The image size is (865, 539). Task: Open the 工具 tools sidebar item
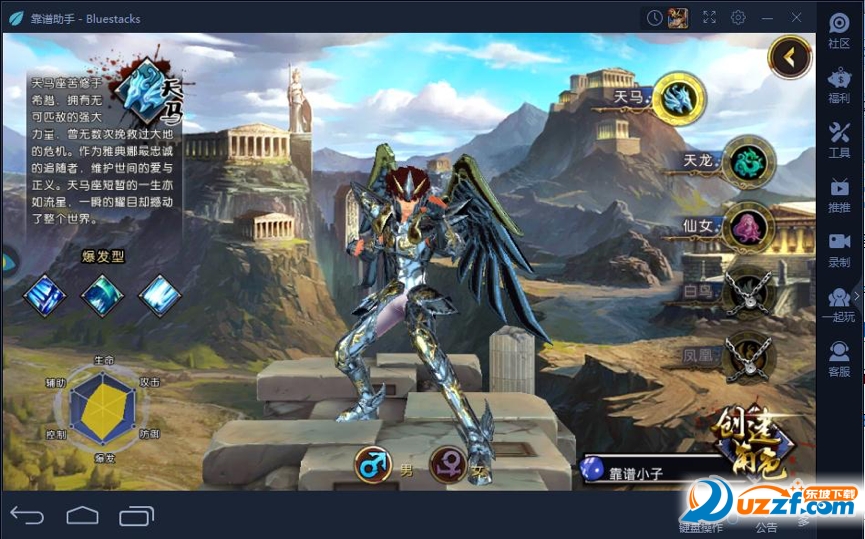[x=839, y=140]
